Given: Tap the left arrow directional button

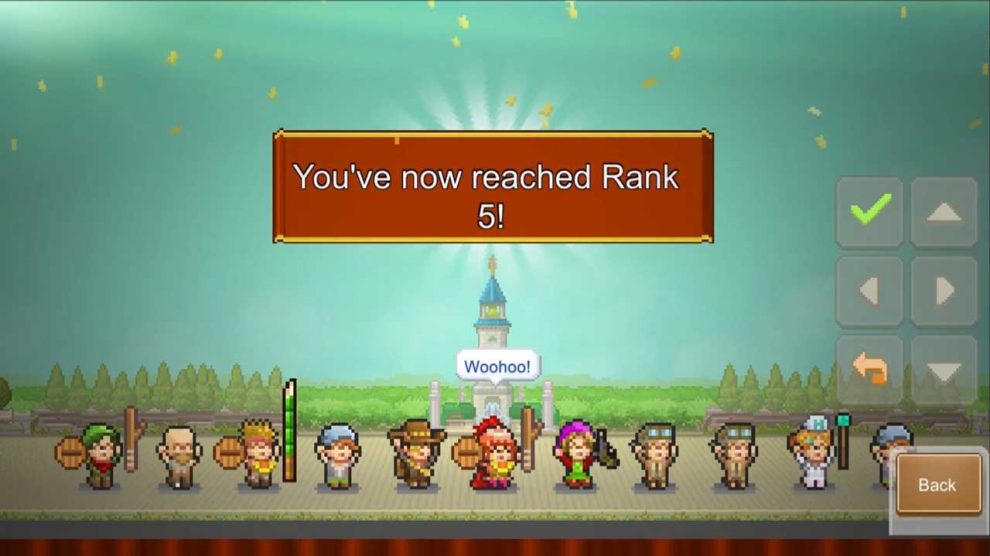Looking at the screenshot, I should [x=869, y=291].
